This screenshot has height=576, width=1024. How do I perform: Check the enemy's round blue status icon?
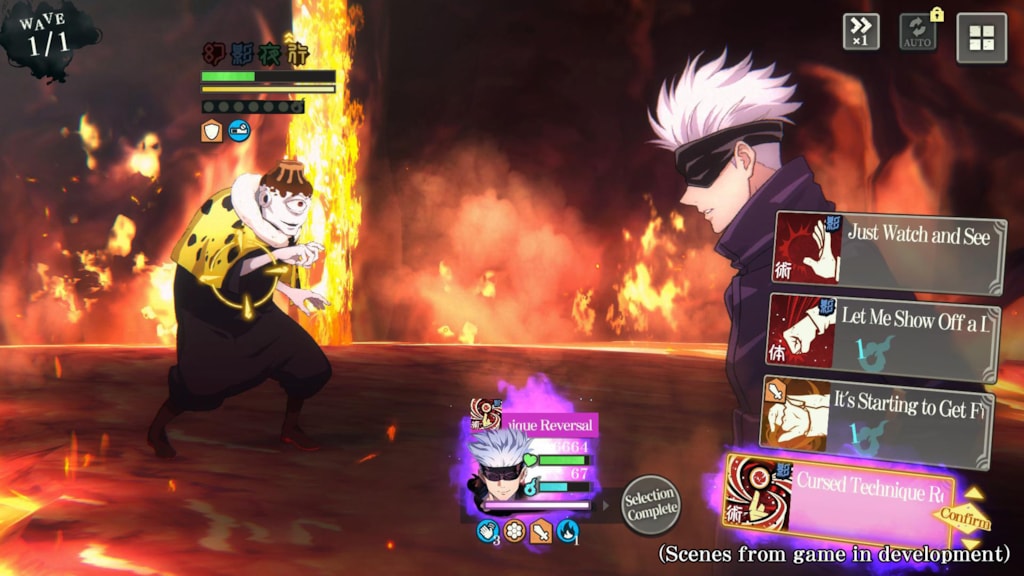(x=239, y=130)
